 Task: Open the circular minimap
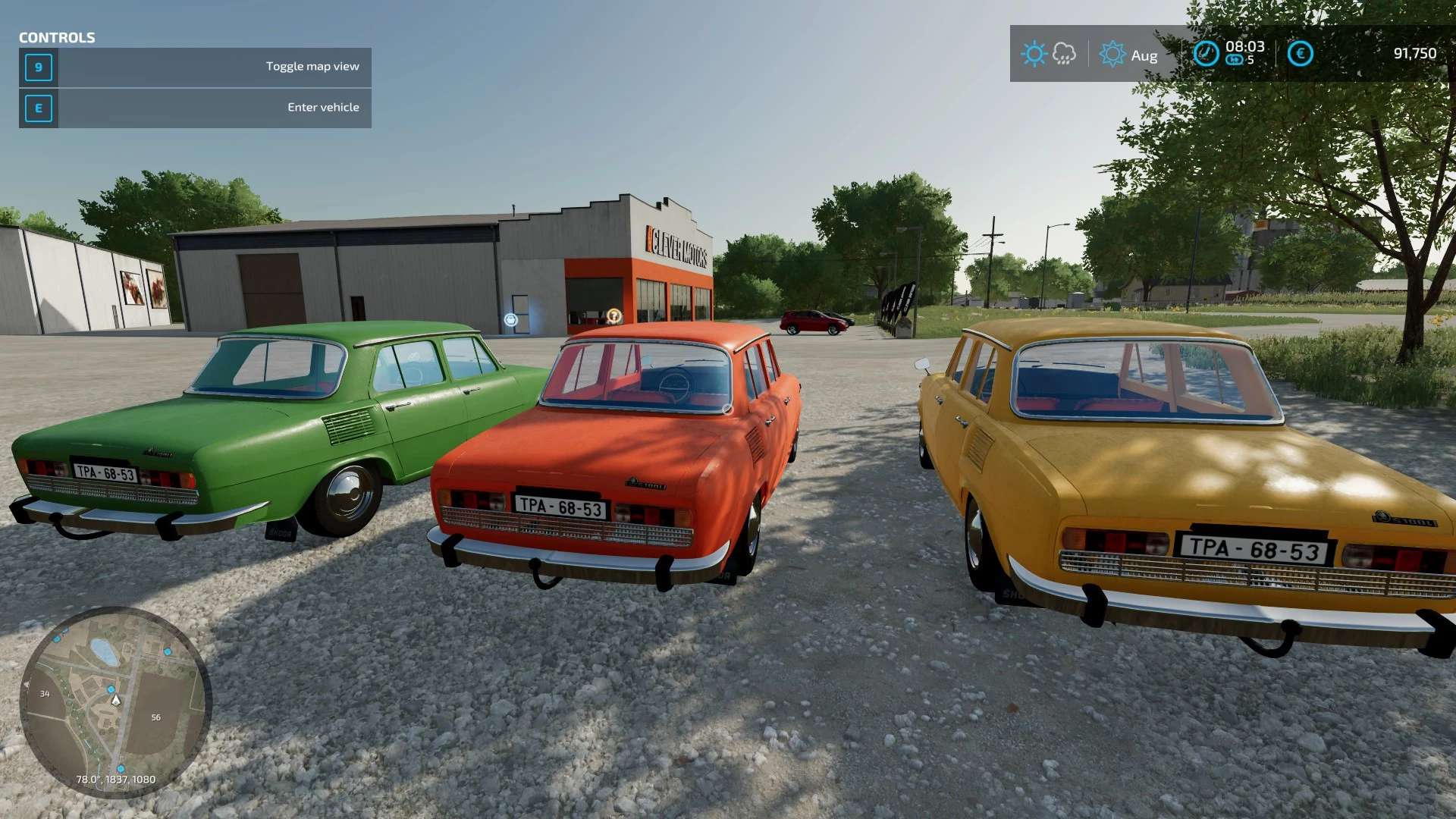(115, 702)
